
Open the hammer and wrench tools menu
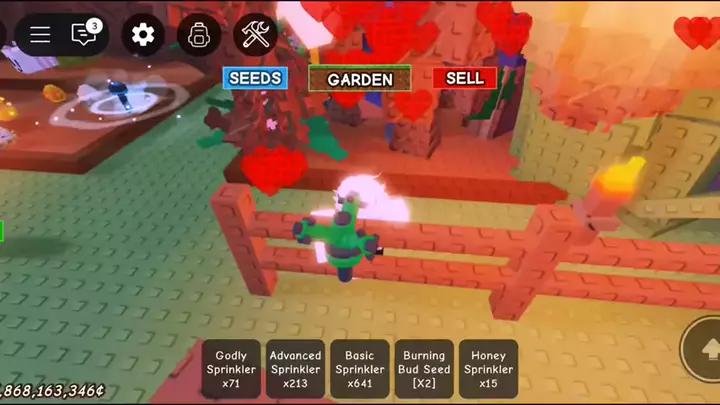pyautogui.click(x=255, y=35)
